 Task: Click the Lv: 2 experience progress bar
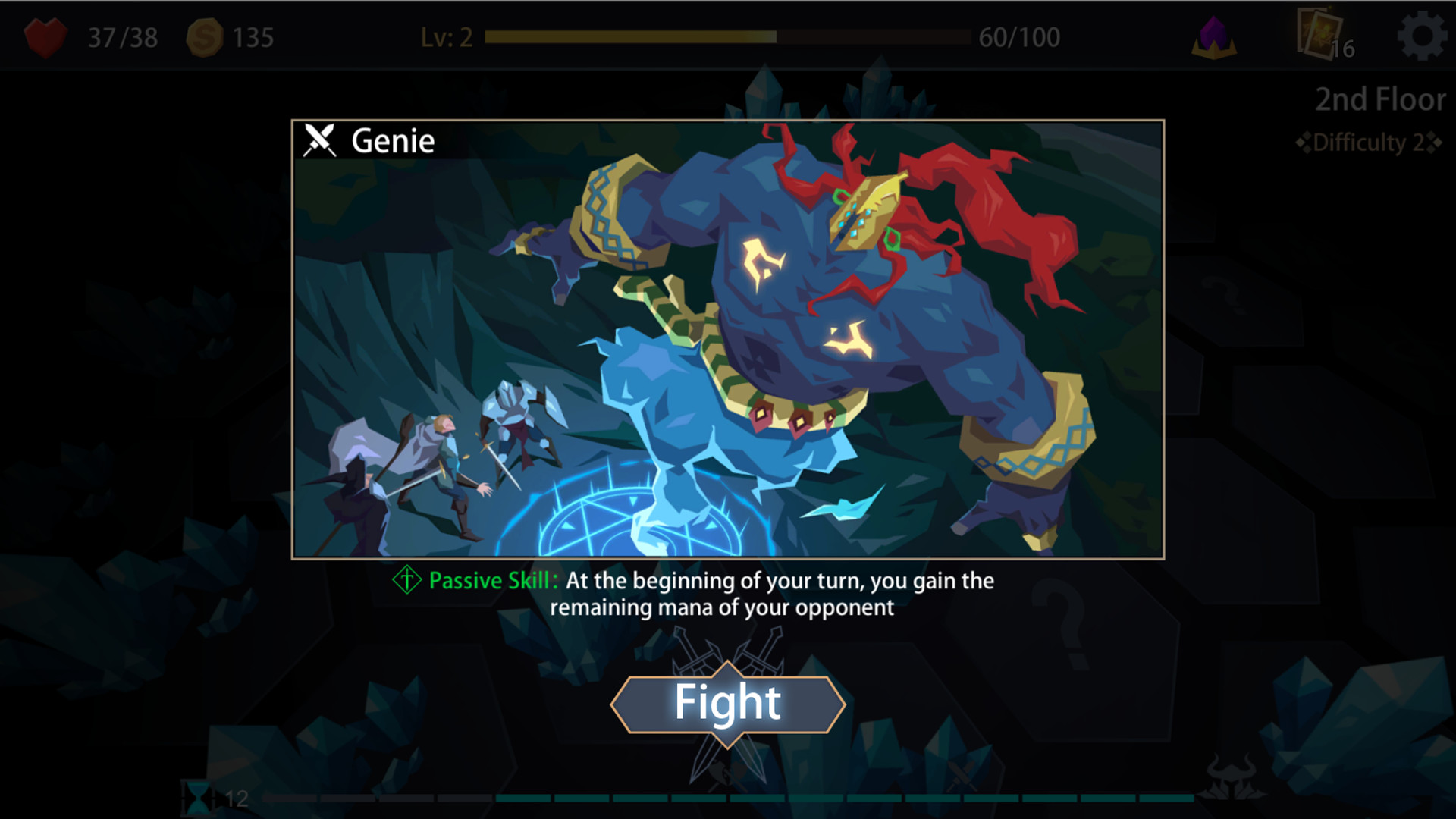728,36
